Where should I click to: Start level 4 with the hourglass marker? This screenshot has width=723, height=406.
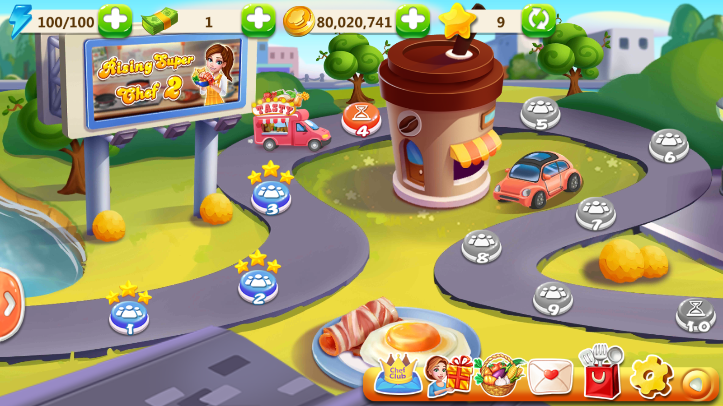click(361, 117)
